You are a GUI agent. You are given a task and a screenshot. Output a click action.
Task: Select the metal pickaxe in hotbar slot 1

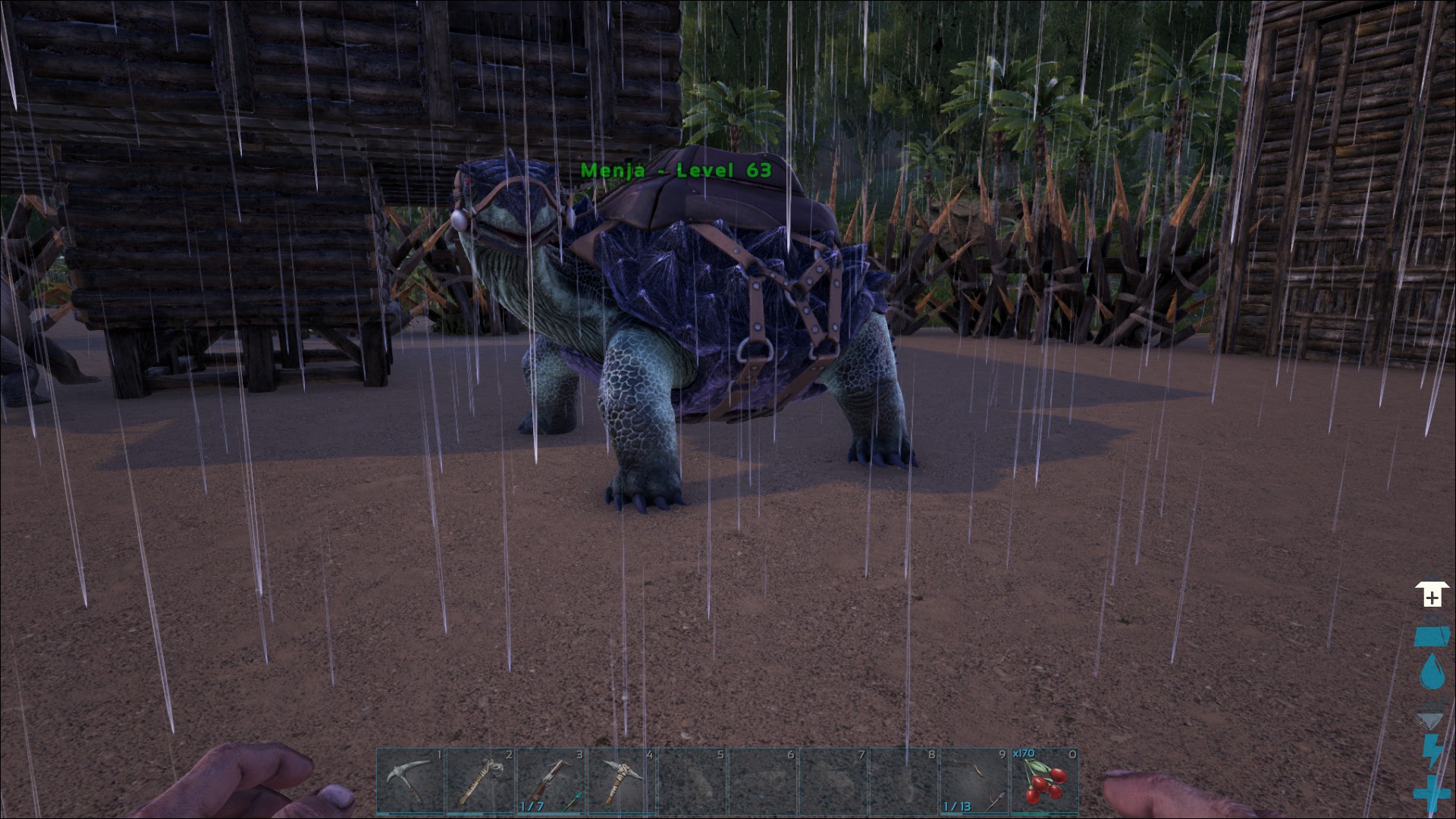click(410, 780)
